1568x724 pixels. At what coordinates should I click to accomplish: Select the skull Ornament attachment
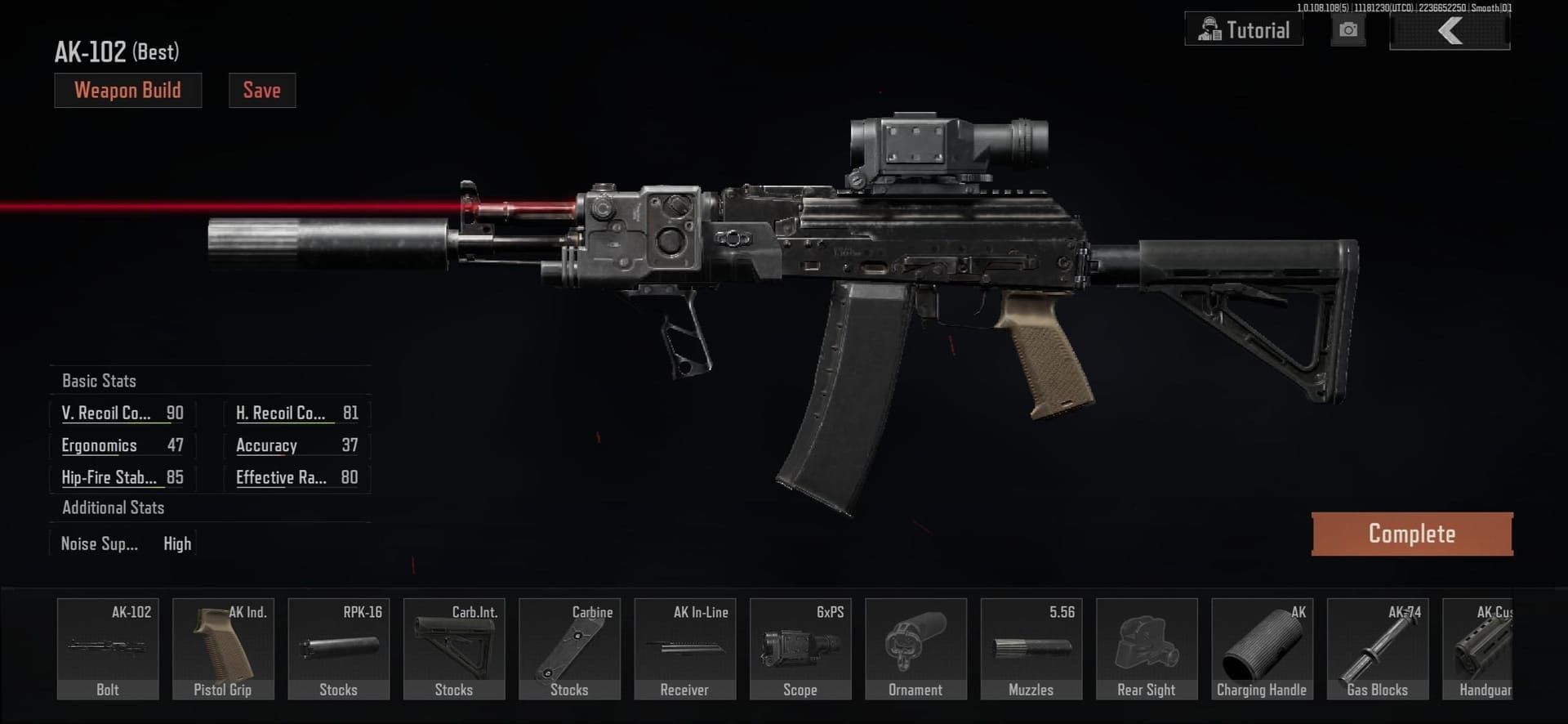916,648
